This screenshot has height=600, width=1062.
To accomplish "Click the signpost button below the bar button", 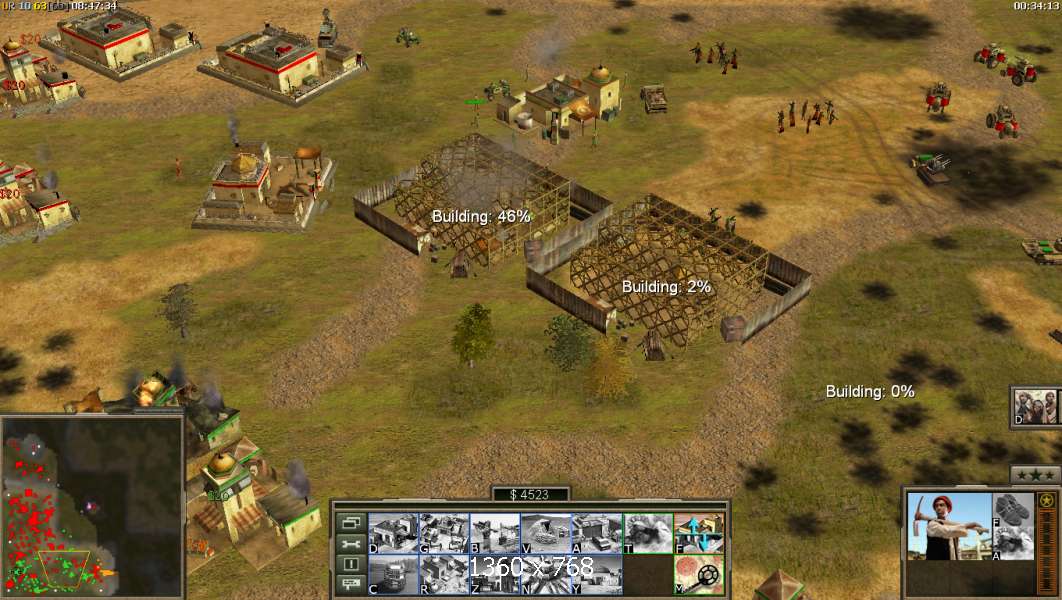I will [350, 585].
